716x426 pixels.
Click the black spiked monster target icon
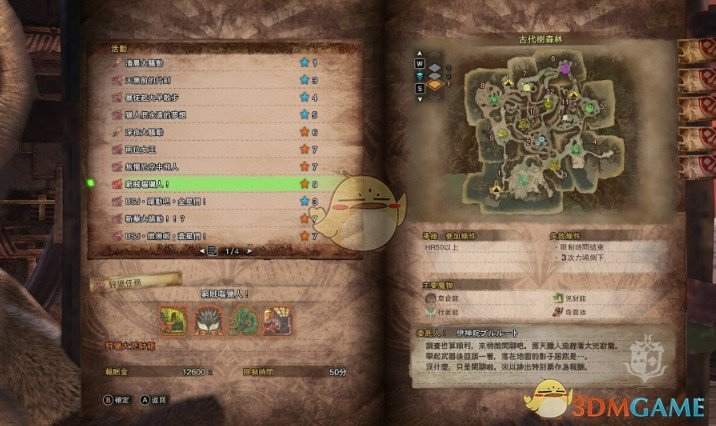click(x=207, y=322)
